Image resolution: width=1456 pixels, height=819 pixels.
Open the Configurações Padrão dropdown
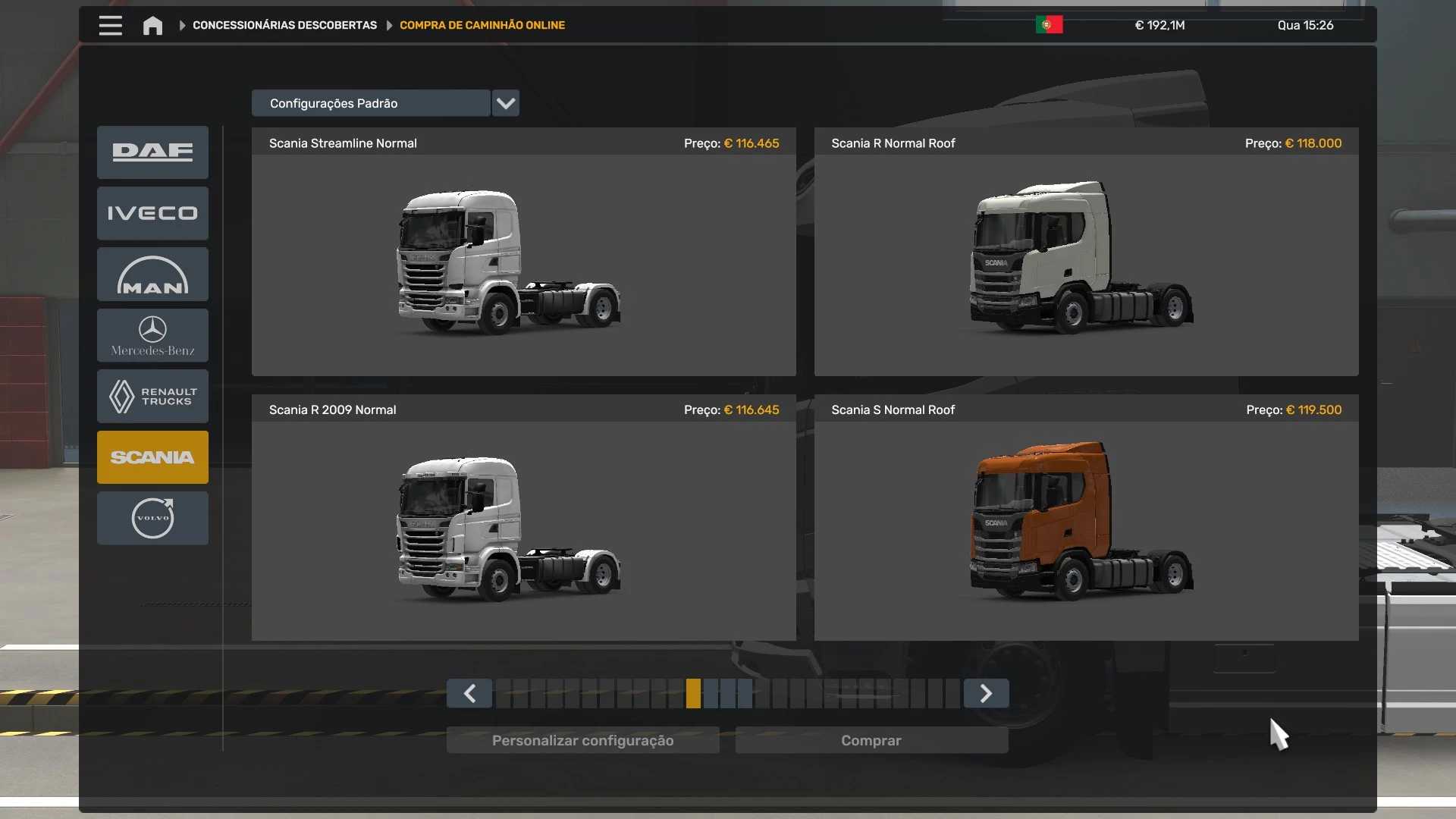click(505, 103)
